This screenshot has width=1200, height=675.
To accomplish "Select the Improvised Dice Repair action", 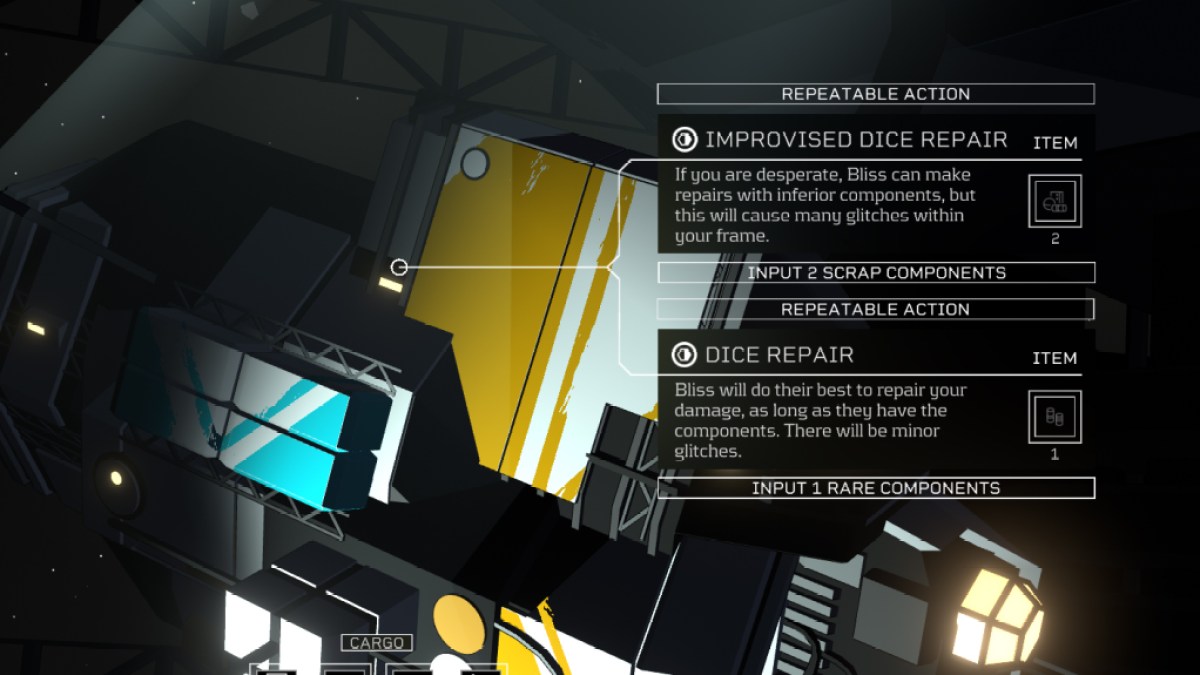I will pyautogui.click(x=855, y=140).
